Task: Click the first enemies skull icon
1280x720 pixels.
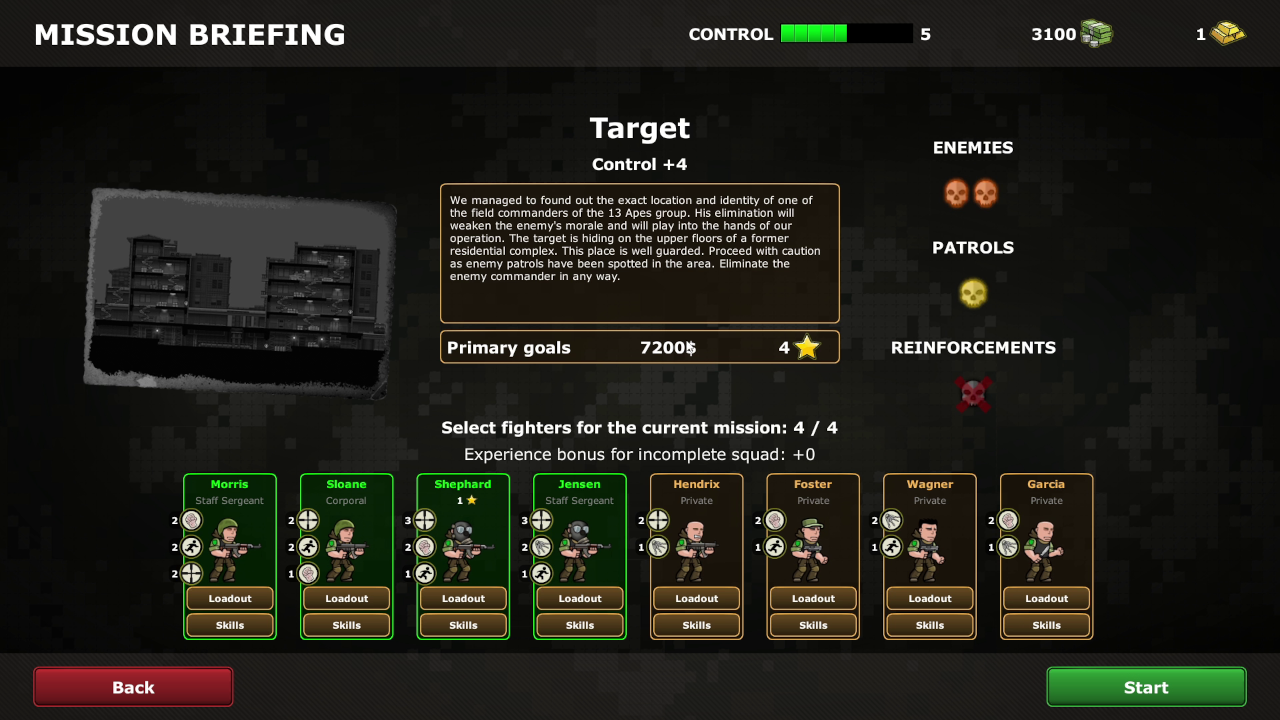Action: pos(956,192)
